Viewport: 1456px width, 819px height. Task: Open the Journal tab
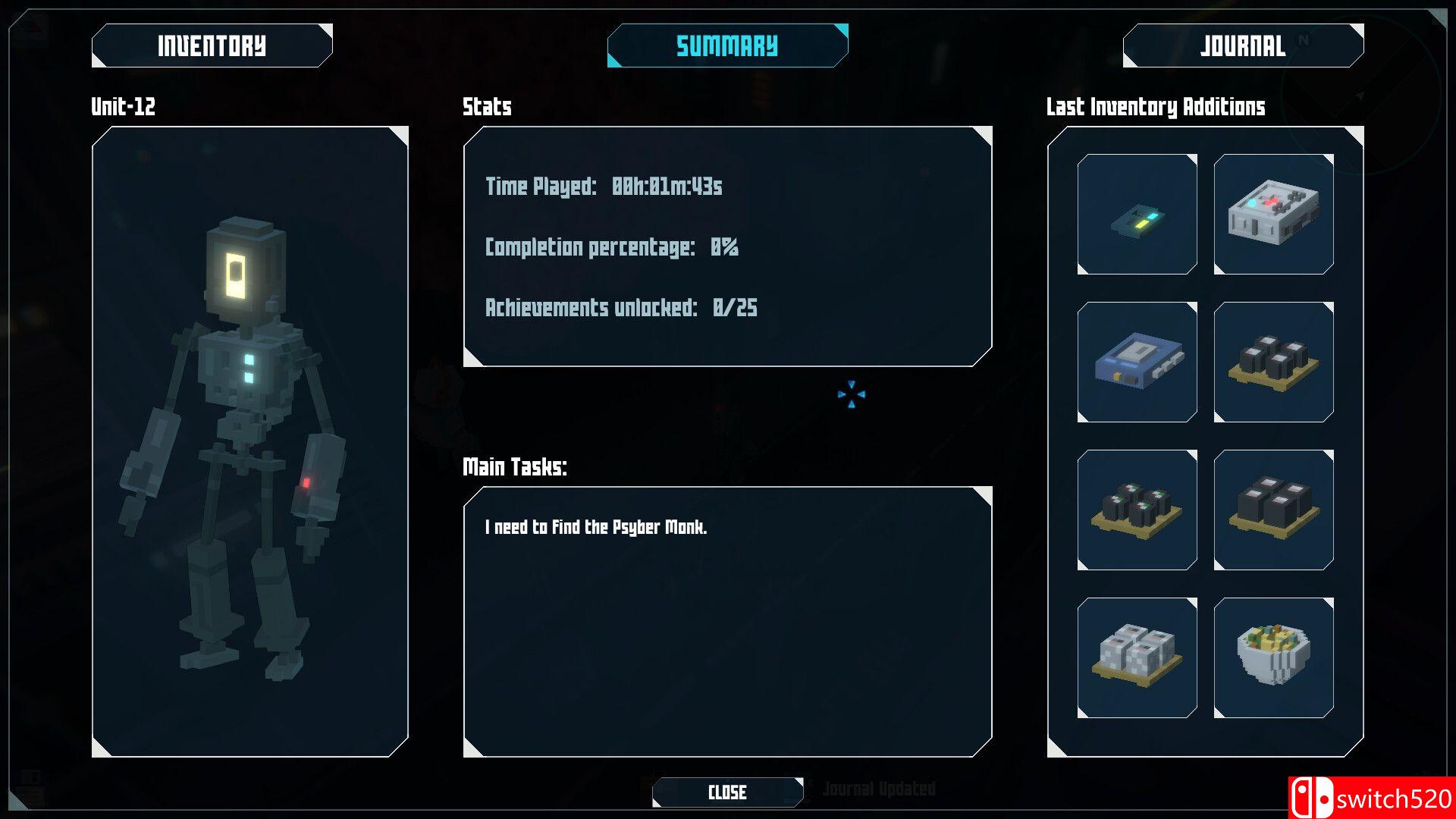(x=1243, y=45)
